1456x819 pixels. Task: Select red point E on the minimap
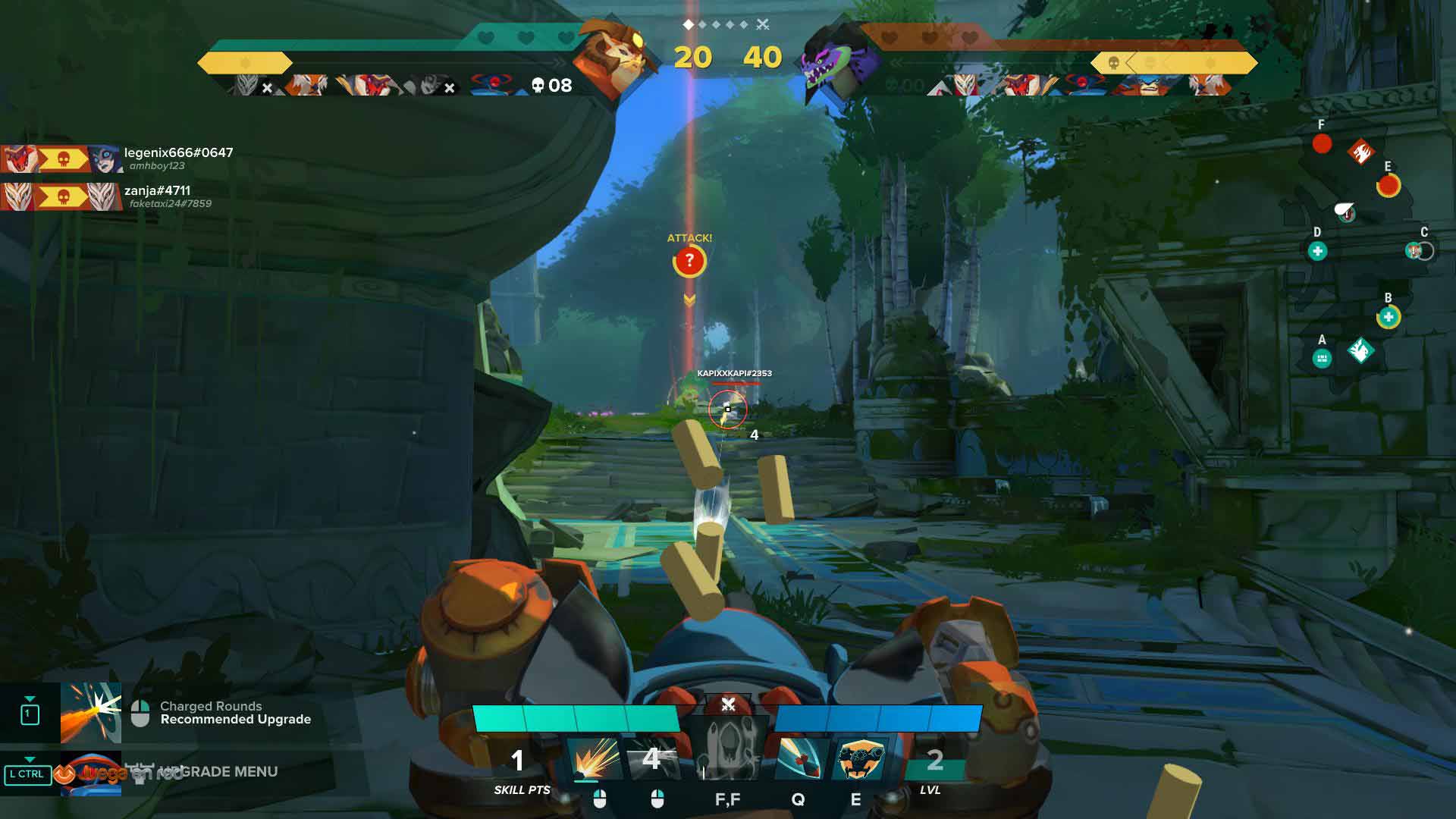[x=1389, y=185]
